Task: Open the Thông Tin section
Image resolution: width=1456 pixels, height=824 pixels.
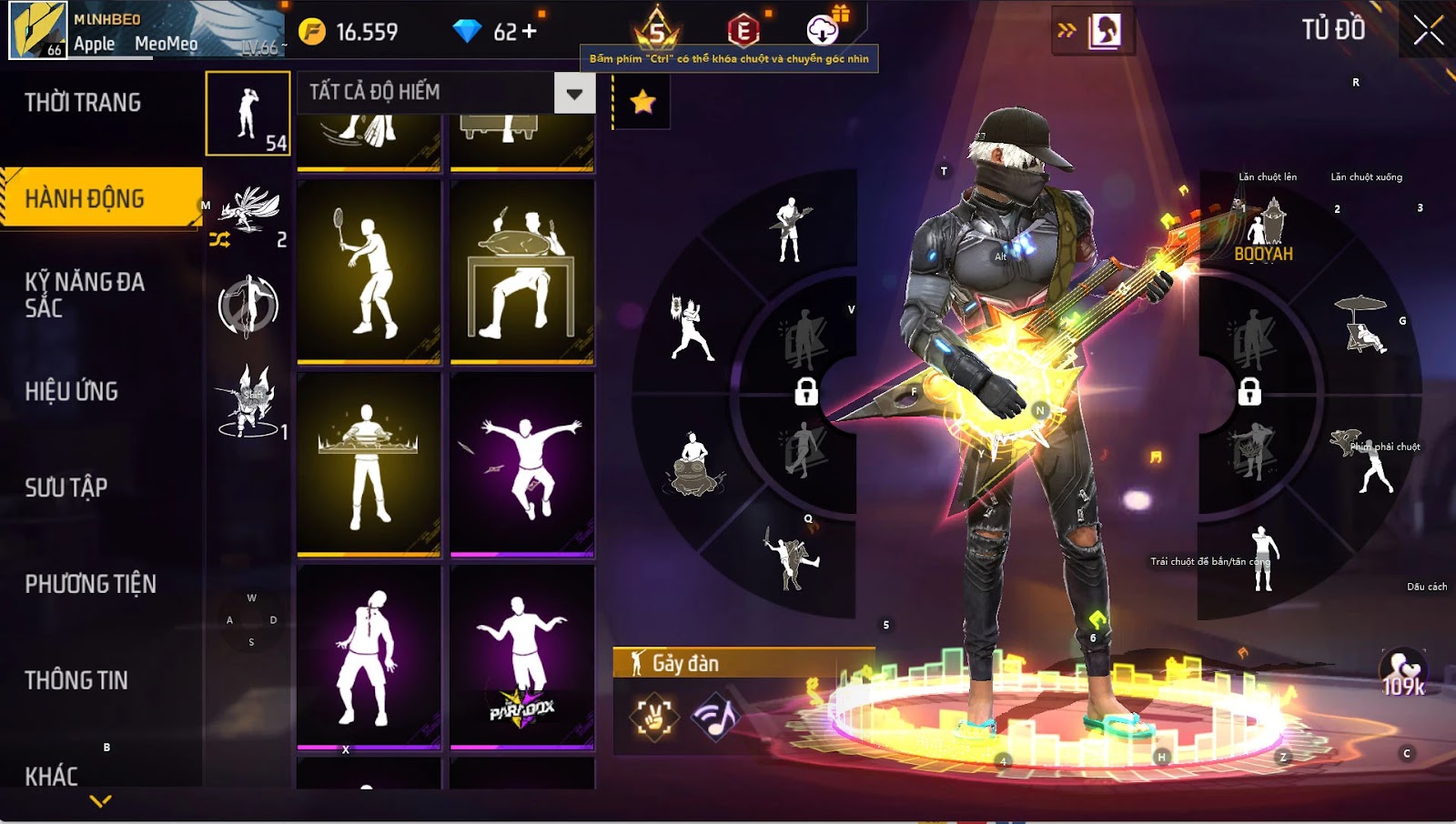Action: point(76,680)
